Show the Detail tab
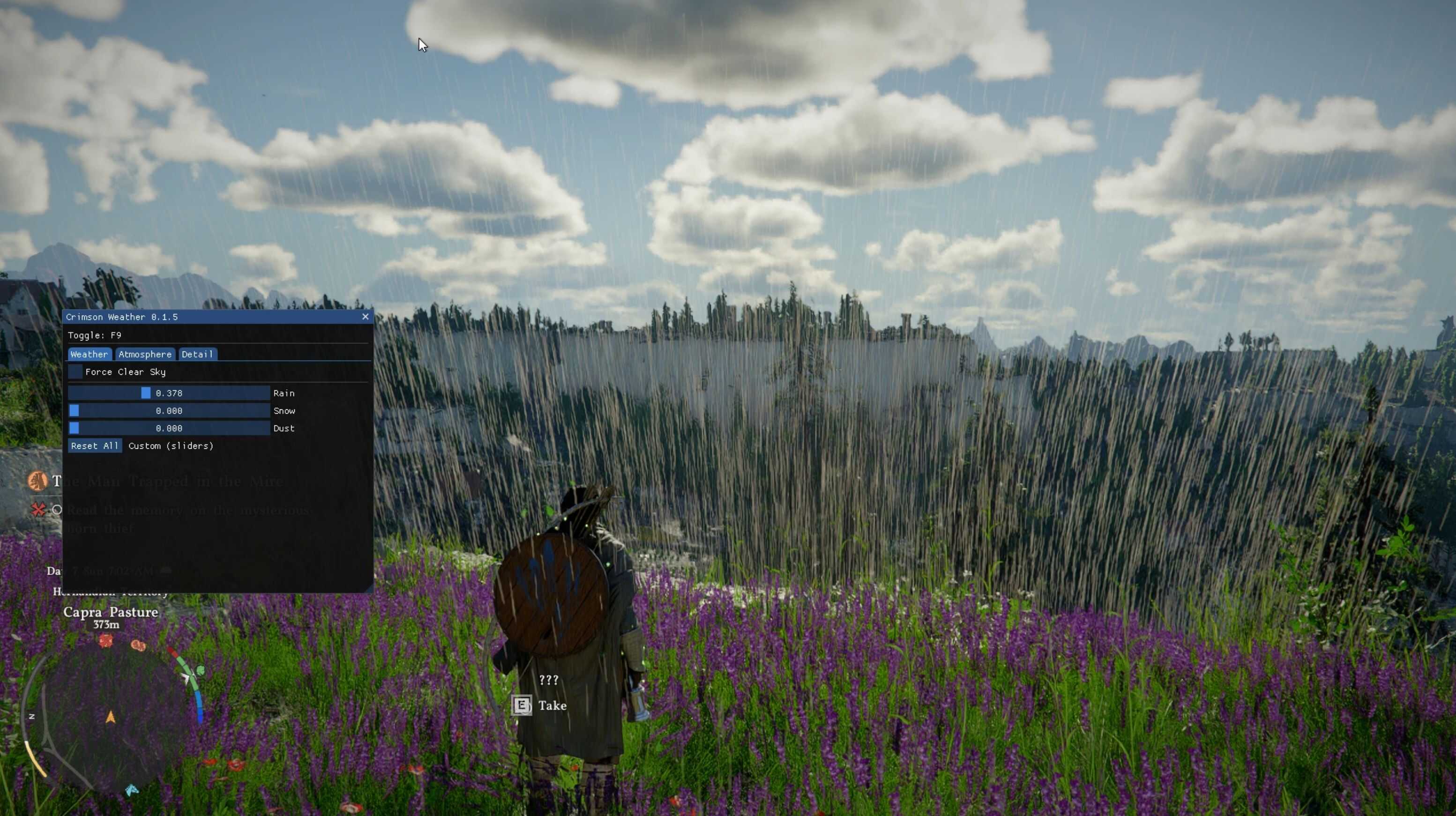Viewport: 1456px width, 816px height. coord(197,354)
